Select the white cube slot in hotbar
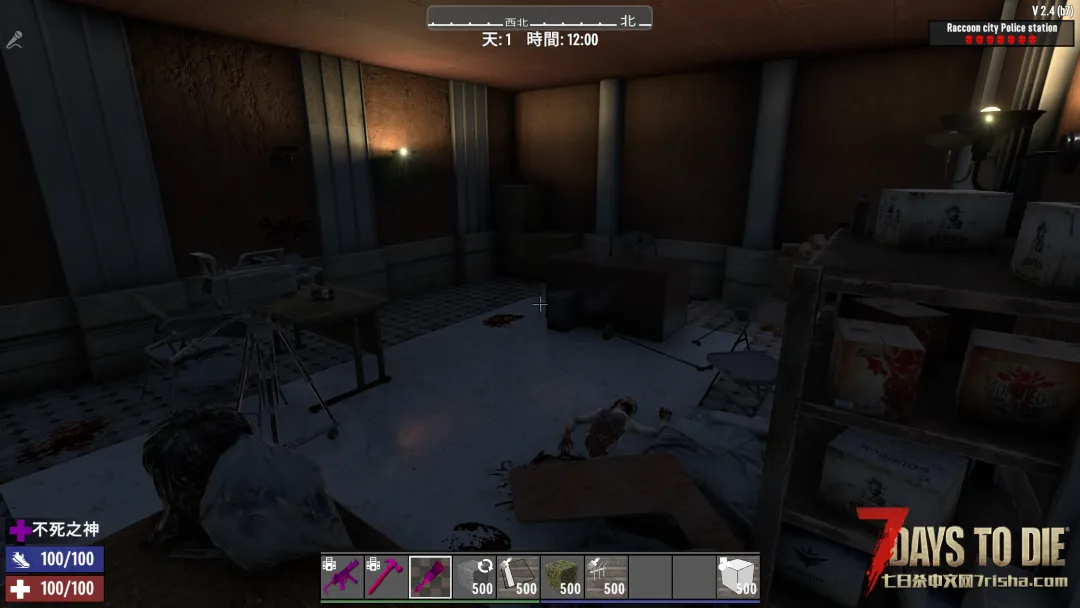 (x=738, y=577)
